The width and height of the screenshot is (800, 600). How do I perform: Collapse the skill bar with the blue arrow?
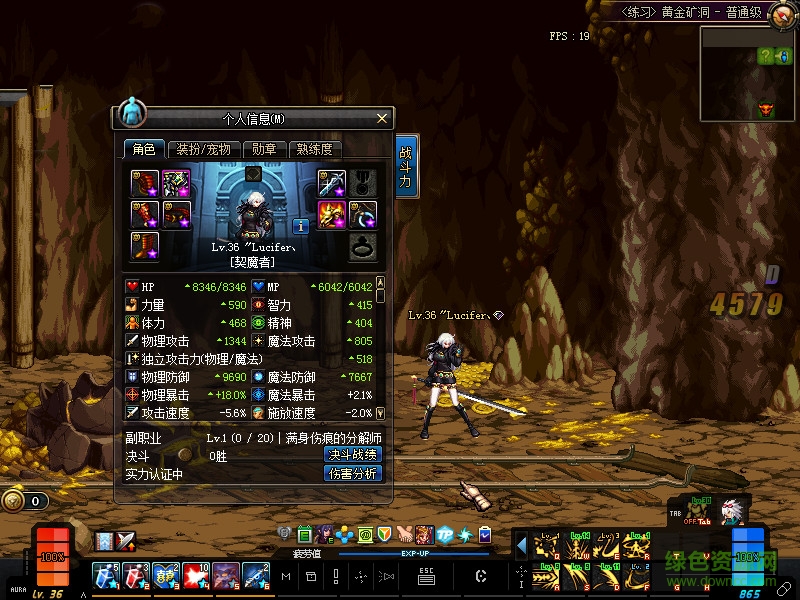coord(521,546)
